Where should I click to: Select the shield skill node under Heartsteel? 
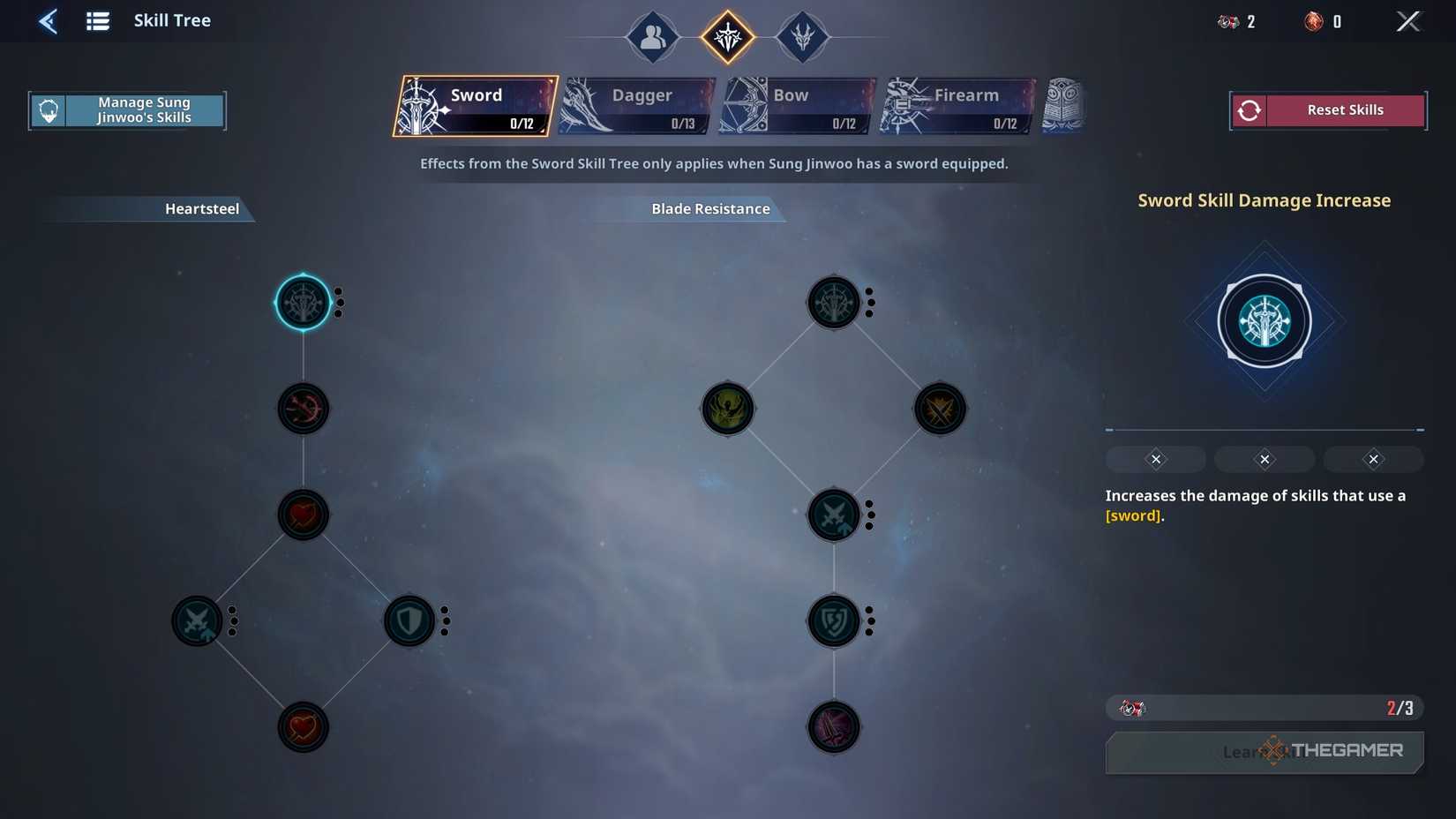[409, 620]
